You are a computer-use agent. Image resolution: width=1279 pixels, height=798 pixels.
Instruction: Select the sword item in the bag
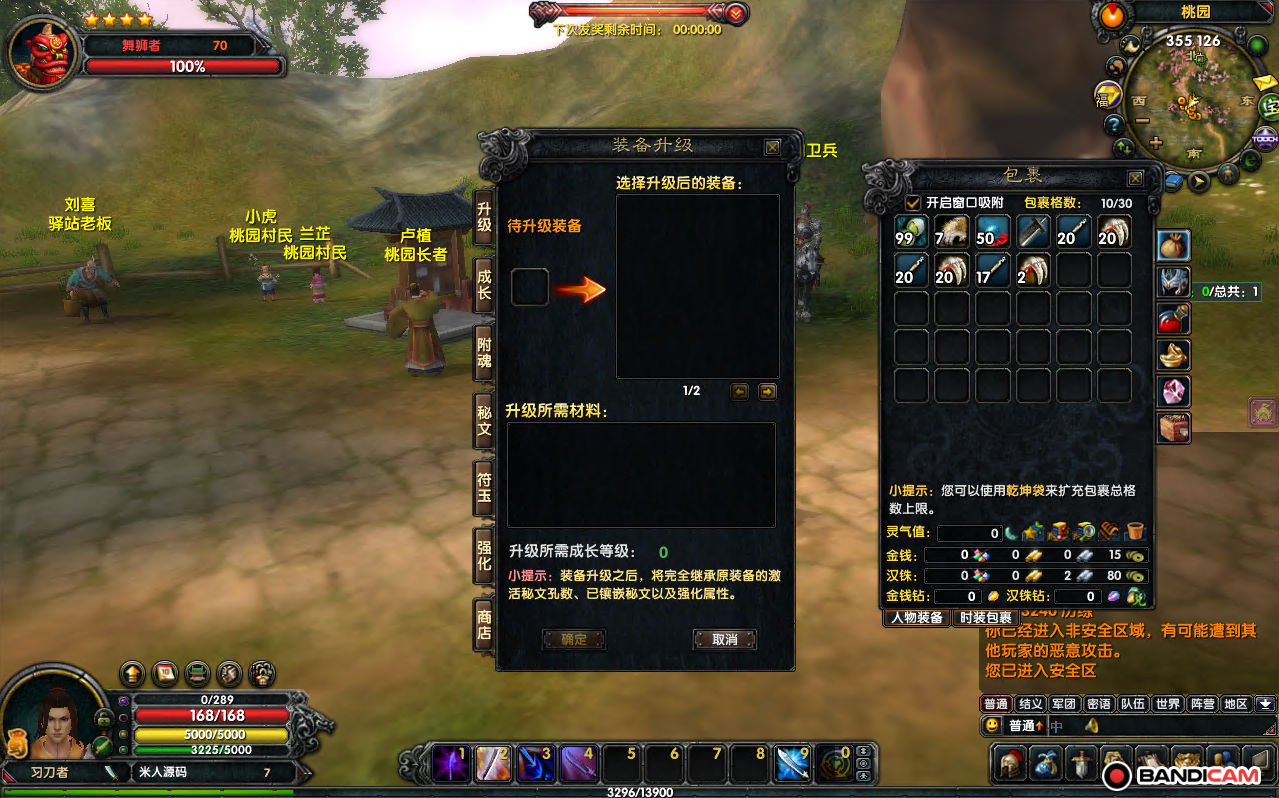[1033, 232]
